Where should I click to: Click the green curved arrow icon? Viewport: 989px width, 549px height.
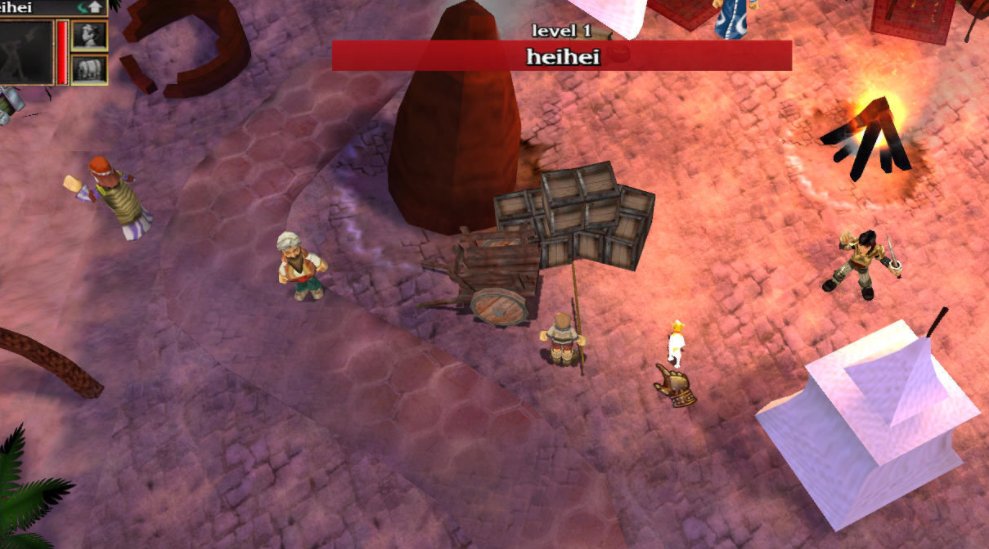coord(83,7)
